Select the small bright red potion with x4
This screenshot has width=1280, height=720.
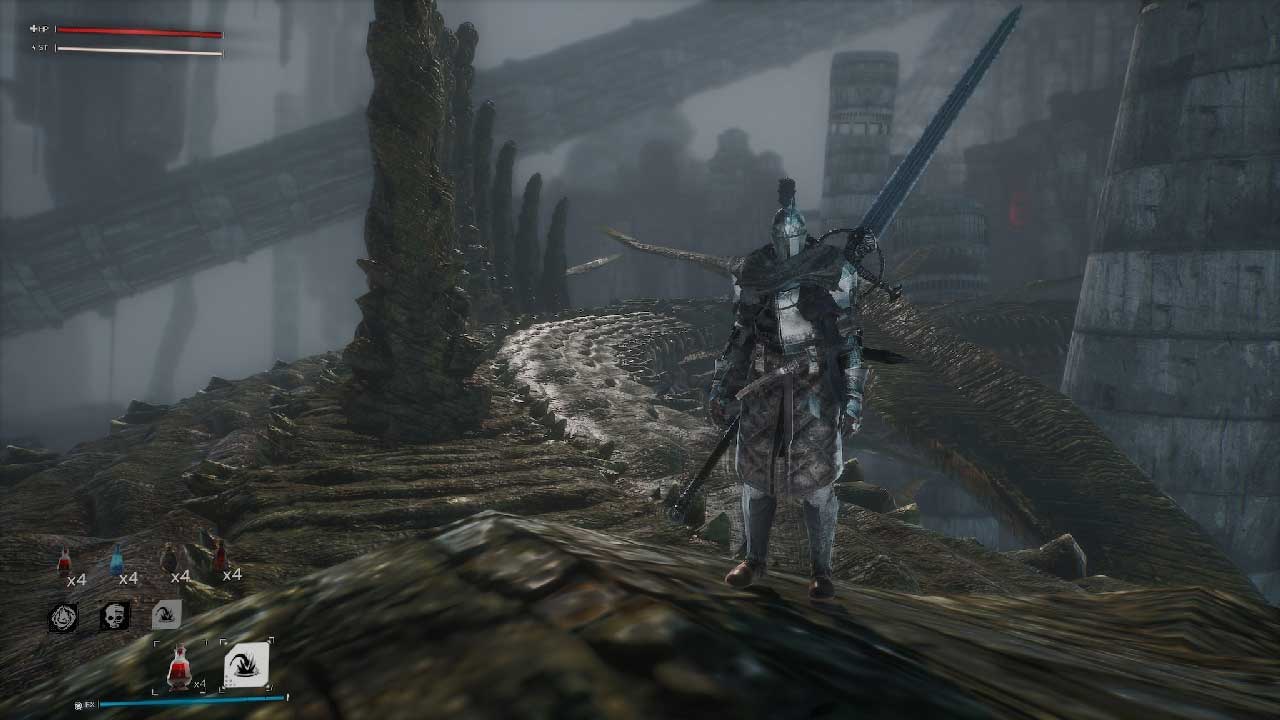[x=65, y=562]
